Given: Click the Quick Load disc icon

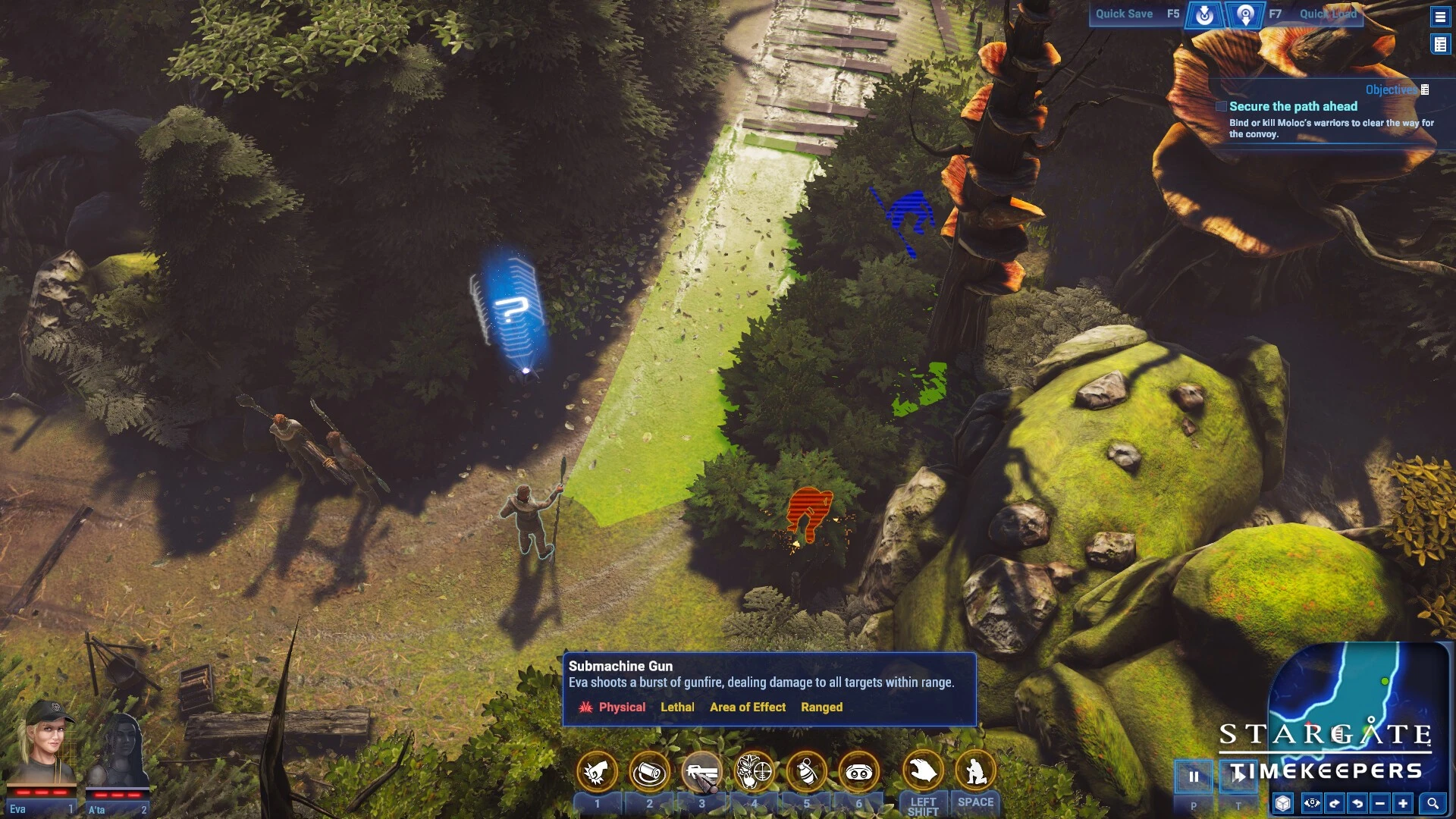Looking at the screenshot, I should pyautogui.click(x=1245, y=14).
